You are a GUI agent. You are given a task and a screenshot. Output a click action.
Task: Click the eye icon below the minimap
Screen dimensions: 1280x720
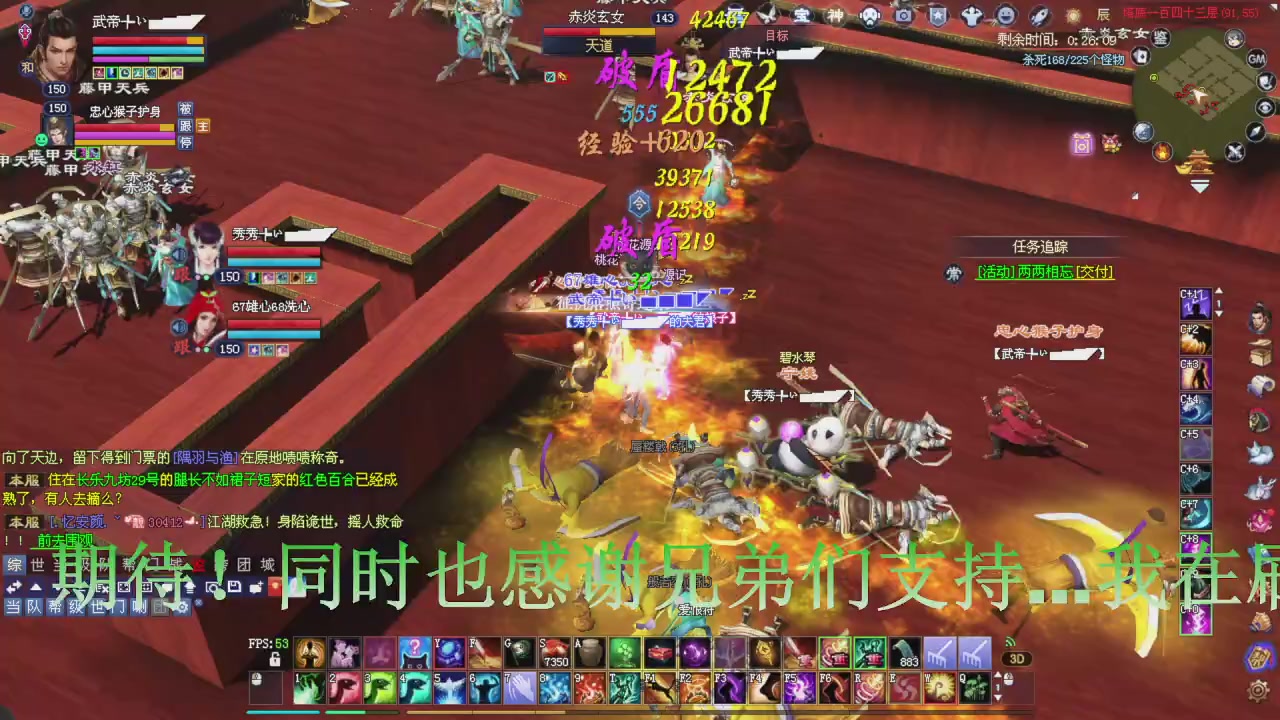pos(1264,108)
